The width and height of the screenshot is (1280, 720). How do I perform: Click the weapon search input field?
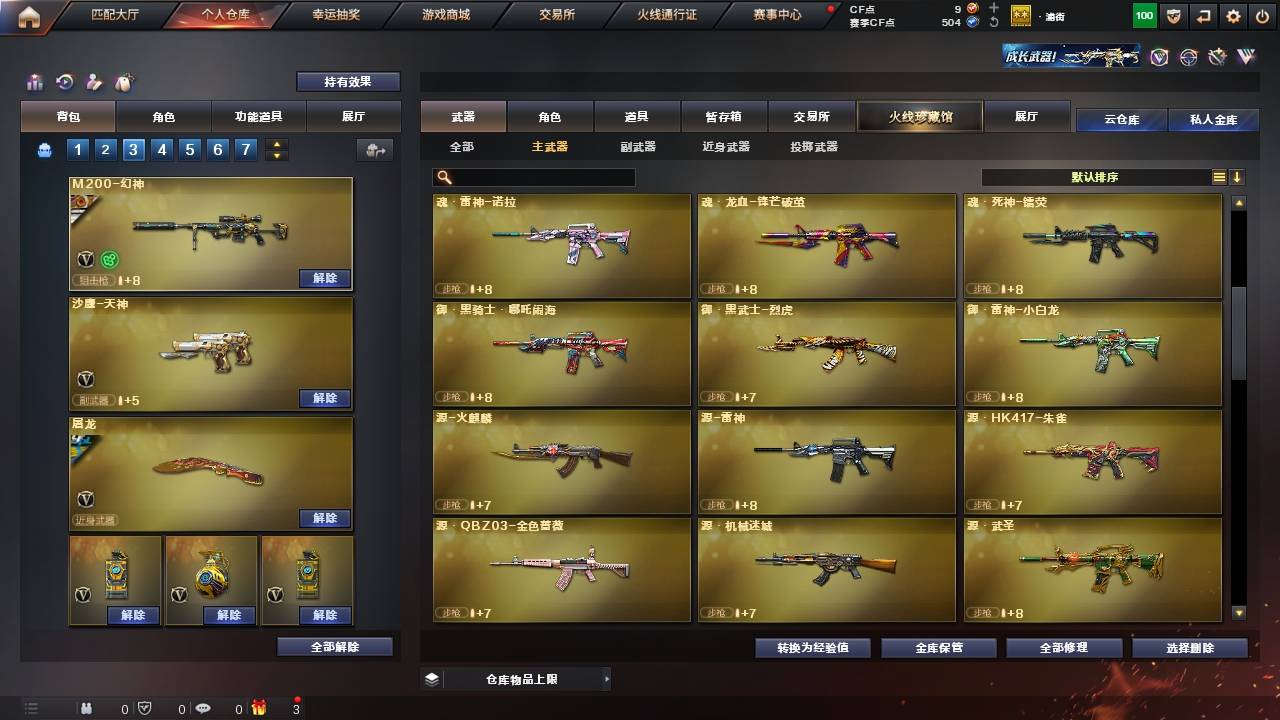(x=535, y=177)
